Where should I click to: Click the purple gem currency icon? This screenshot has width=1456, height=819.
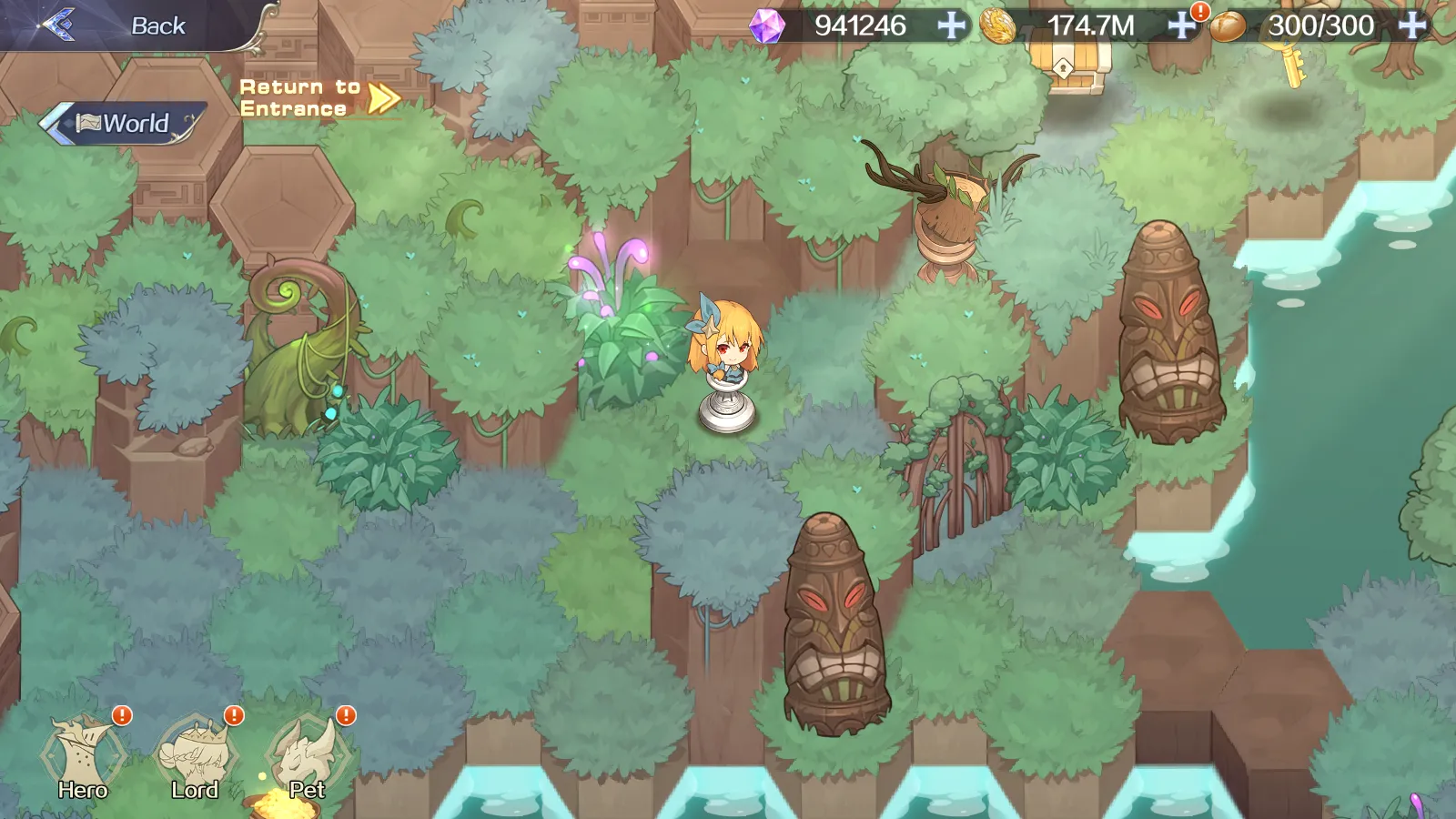[x=767, y=25]
